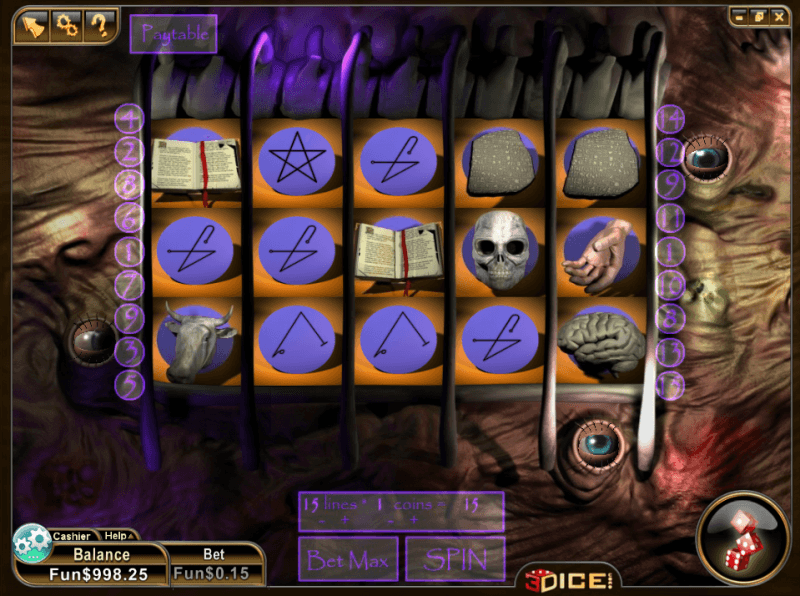Spin the slot reels
Viewport: 800px width, 596px height.
click(x=454, y=558)
